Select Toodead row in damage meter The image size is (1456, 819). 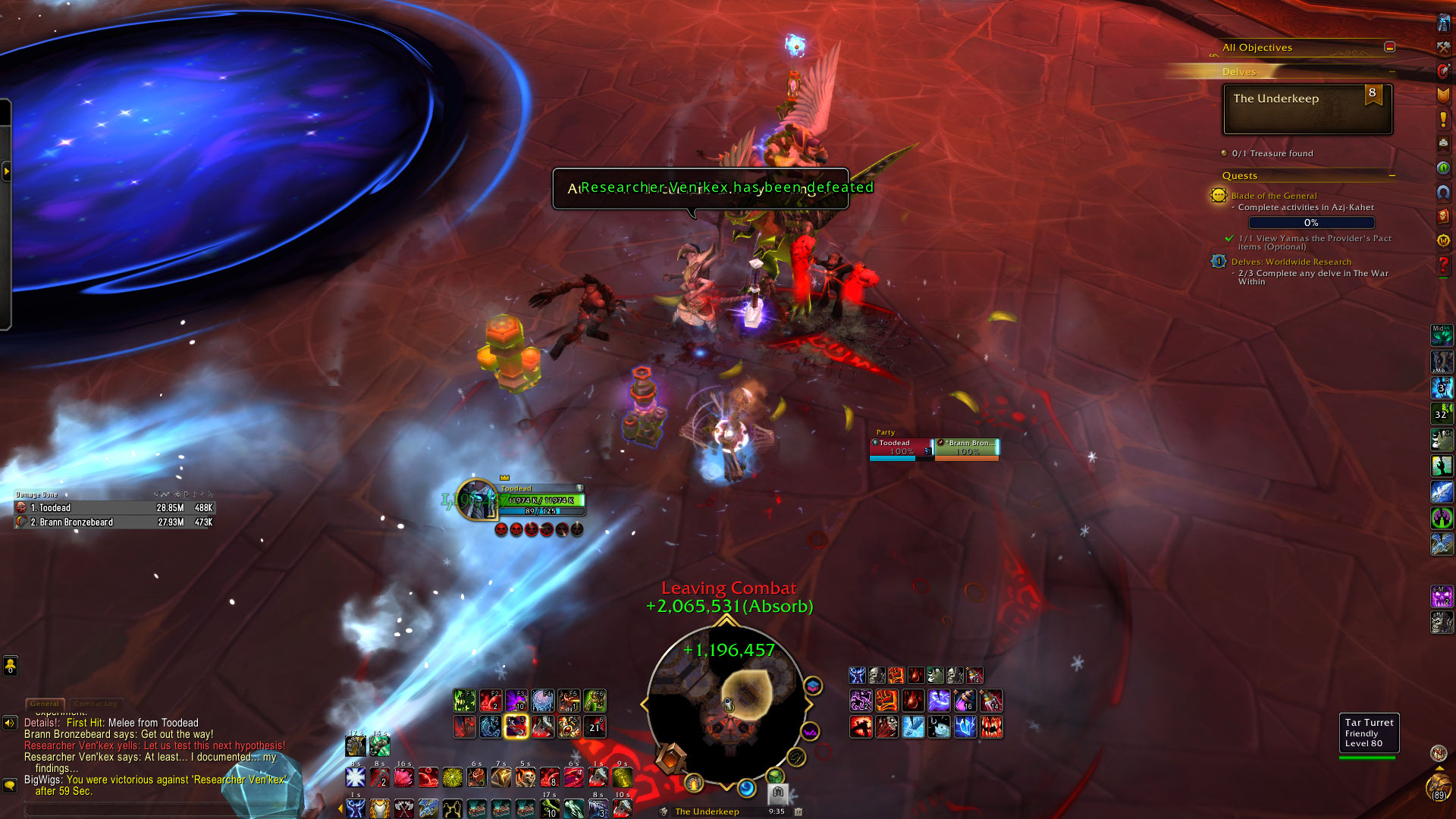pos(114,508)
